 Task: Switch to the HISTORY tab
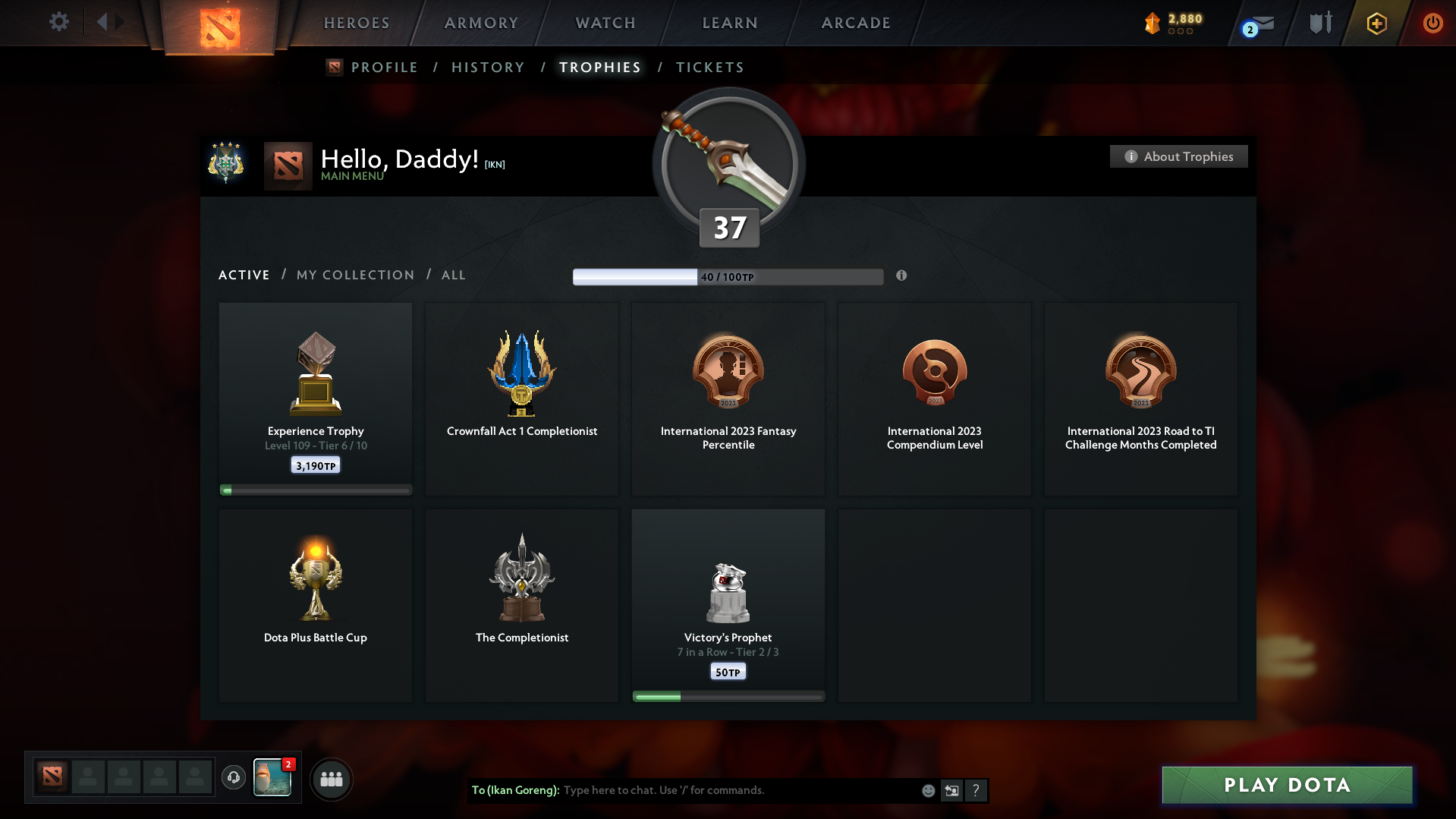pos(488,67)
